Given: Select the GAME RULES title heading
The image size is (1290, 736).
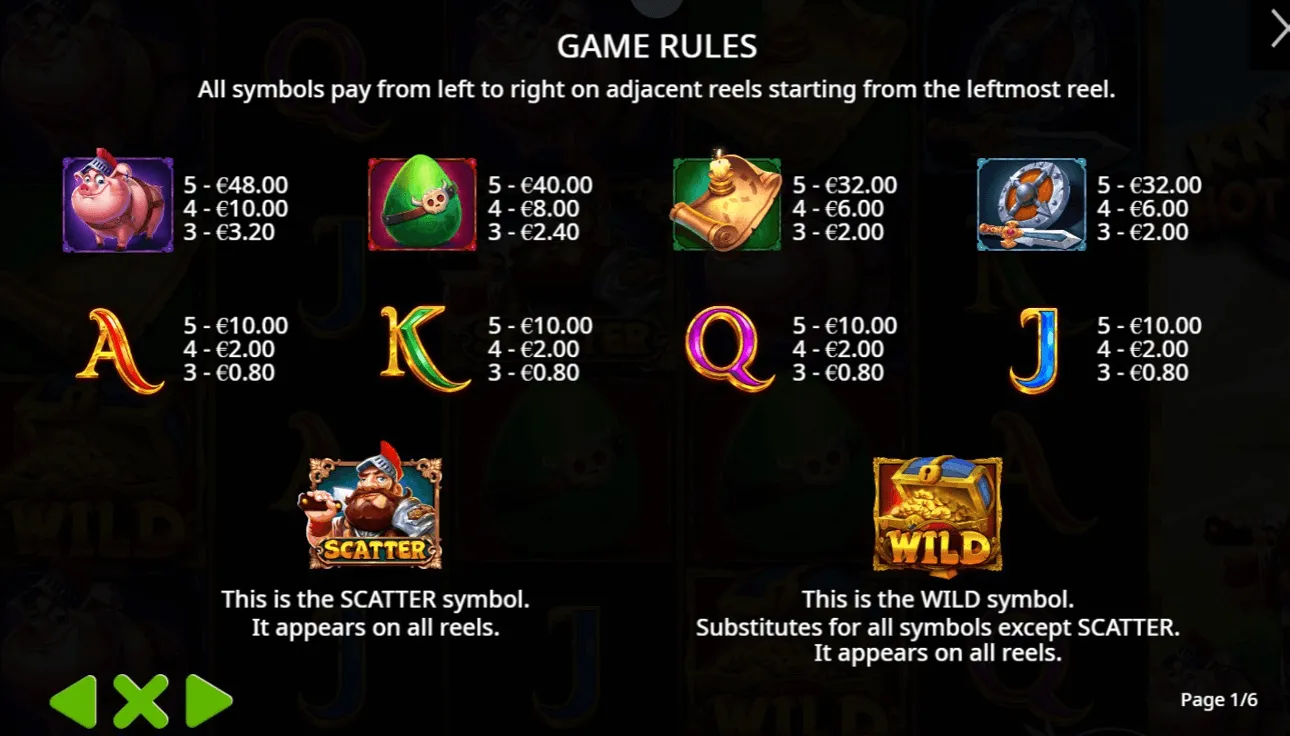Looking at the screenshot, I should [657, 46].
